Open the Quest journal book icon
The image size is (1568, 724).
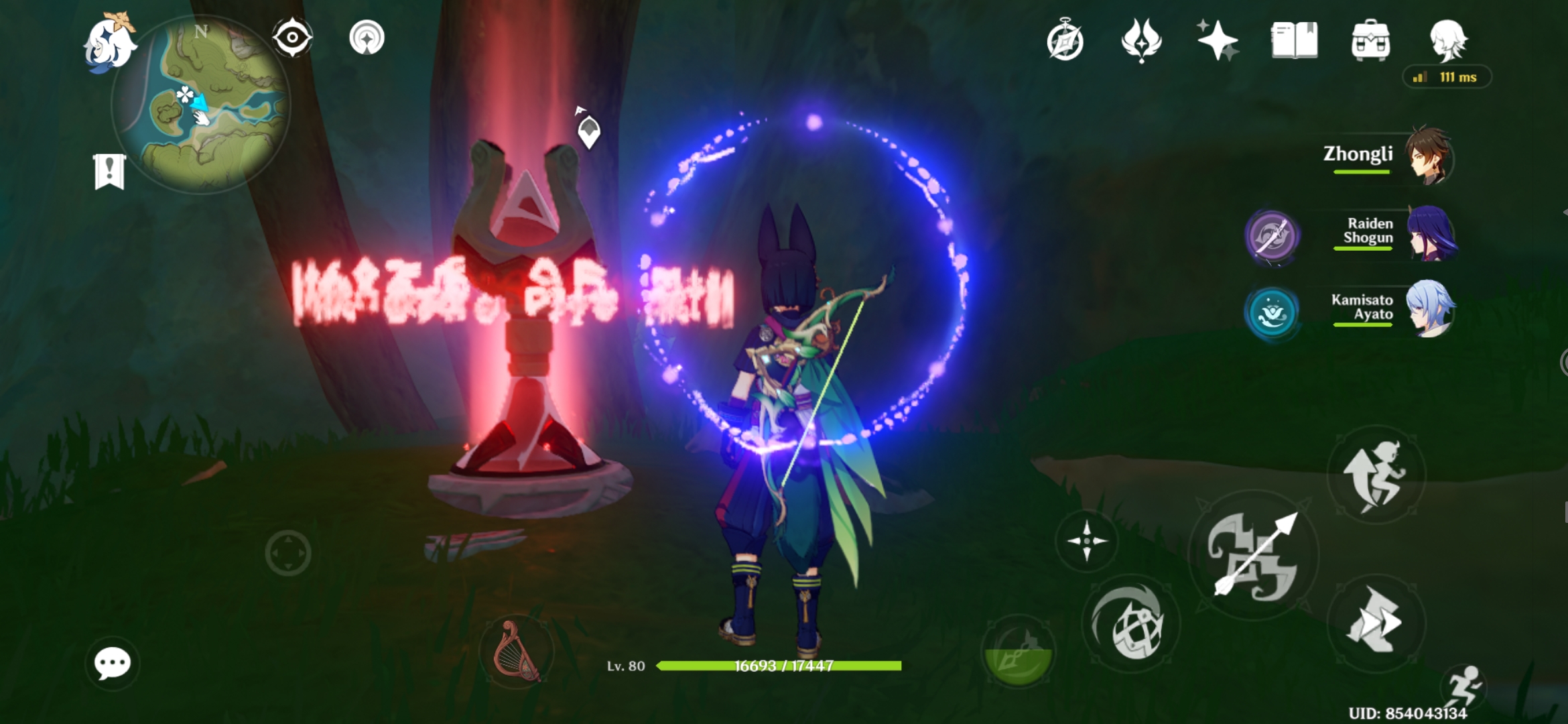(x=1296, y=42)
